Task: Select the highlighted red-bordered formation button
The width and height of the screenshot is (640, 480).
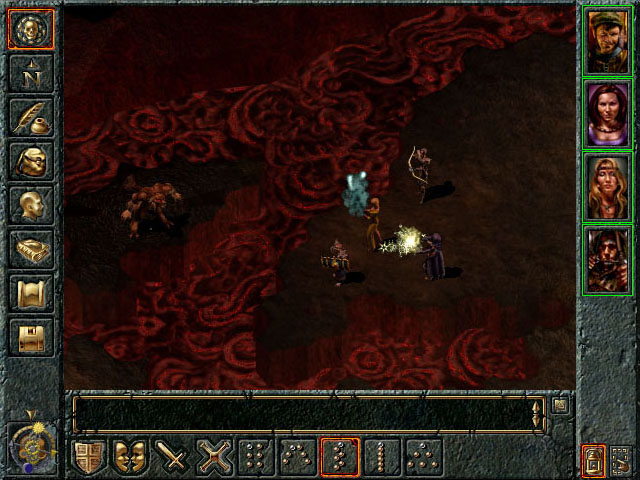Action: point(339,458)
